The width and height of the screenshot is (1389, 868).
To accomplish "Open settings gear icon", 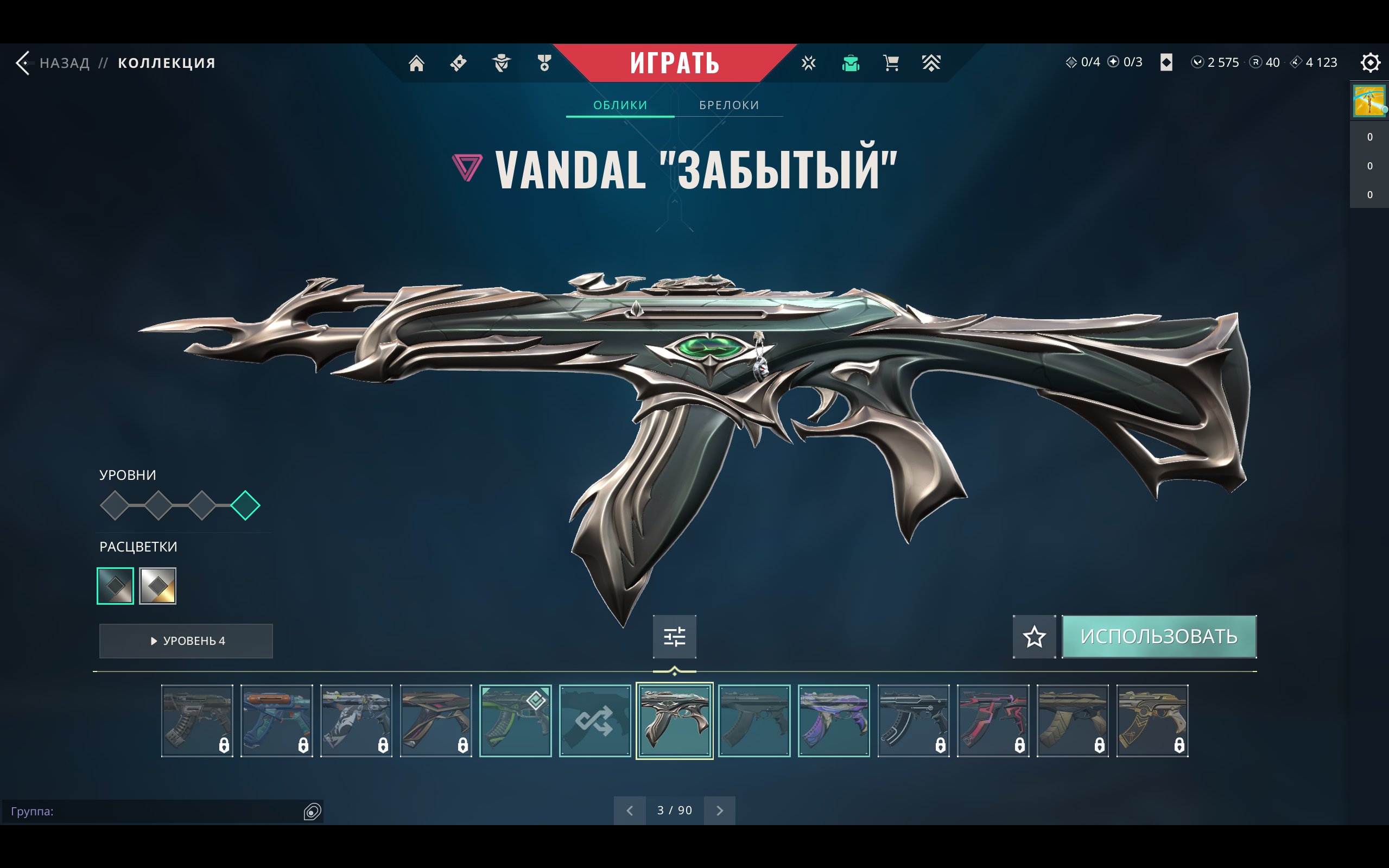I will coord(1370,62).
